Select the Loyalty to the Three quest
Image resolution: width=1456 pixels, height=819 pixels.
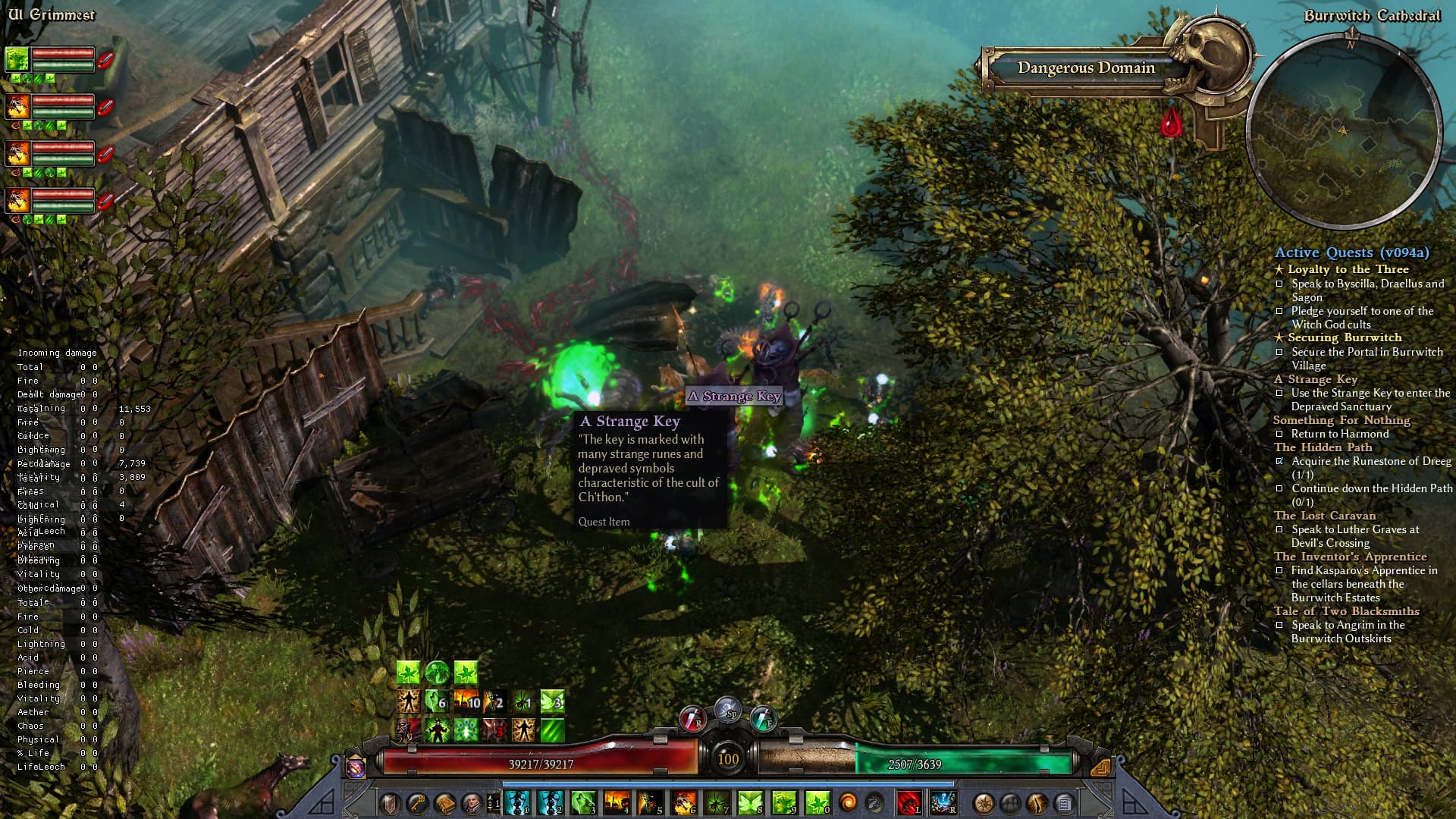1348,269
